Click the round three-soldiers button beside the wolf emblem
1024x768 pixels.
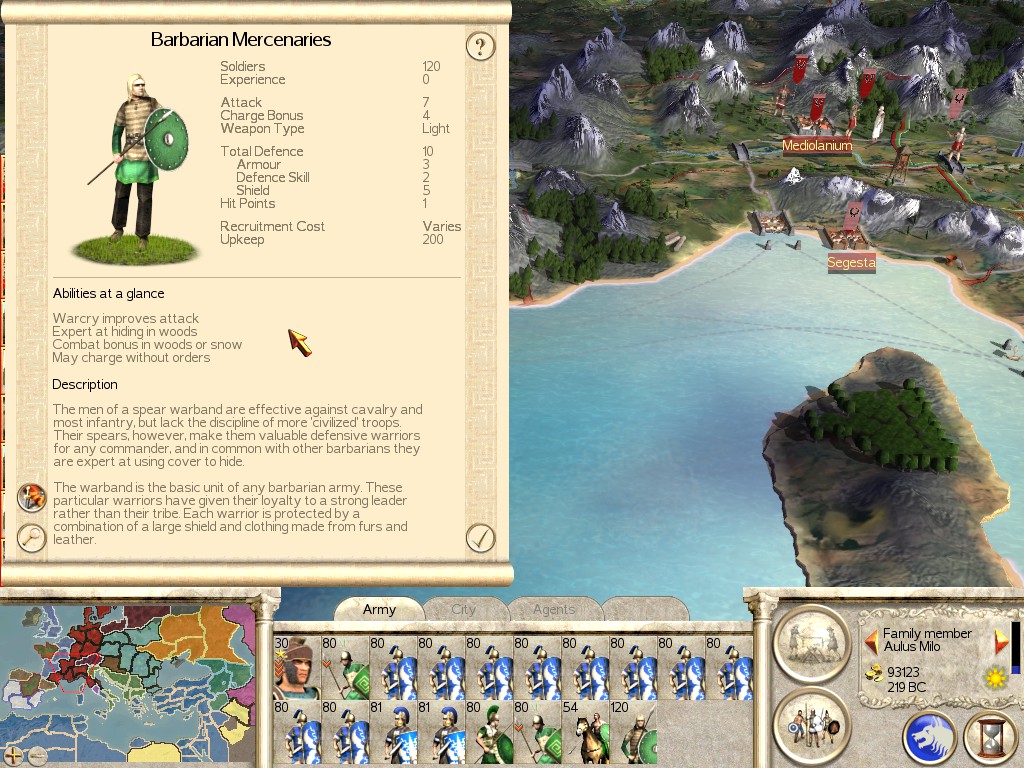pos(811,725)
